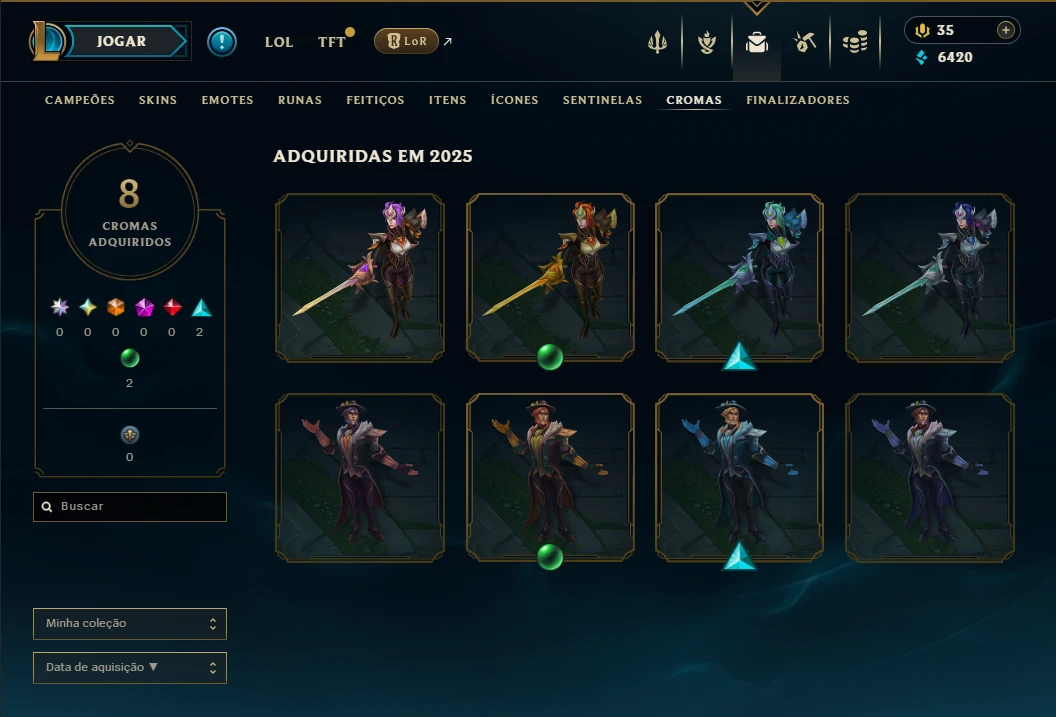Open the Finalizadores tab
This screenshot has width=1056, height=717.
[x=798, y=100]
